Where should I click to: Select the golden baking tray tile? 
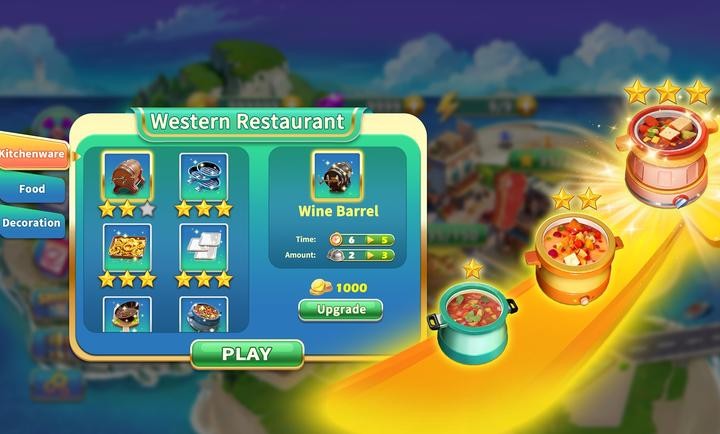pos(127,246)
